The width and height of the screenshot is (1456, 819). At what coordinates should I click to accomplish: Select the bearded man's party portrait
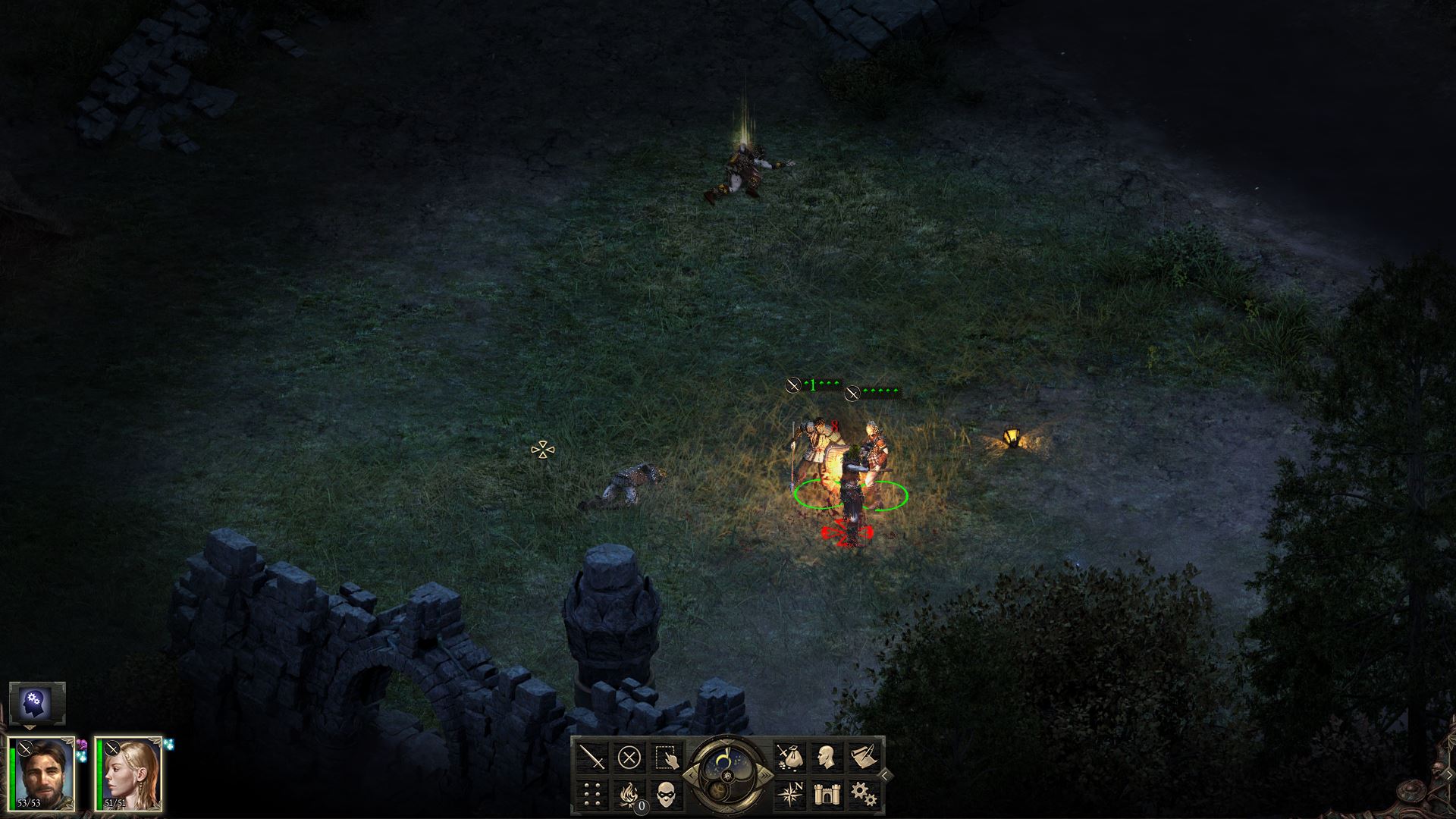42,773
